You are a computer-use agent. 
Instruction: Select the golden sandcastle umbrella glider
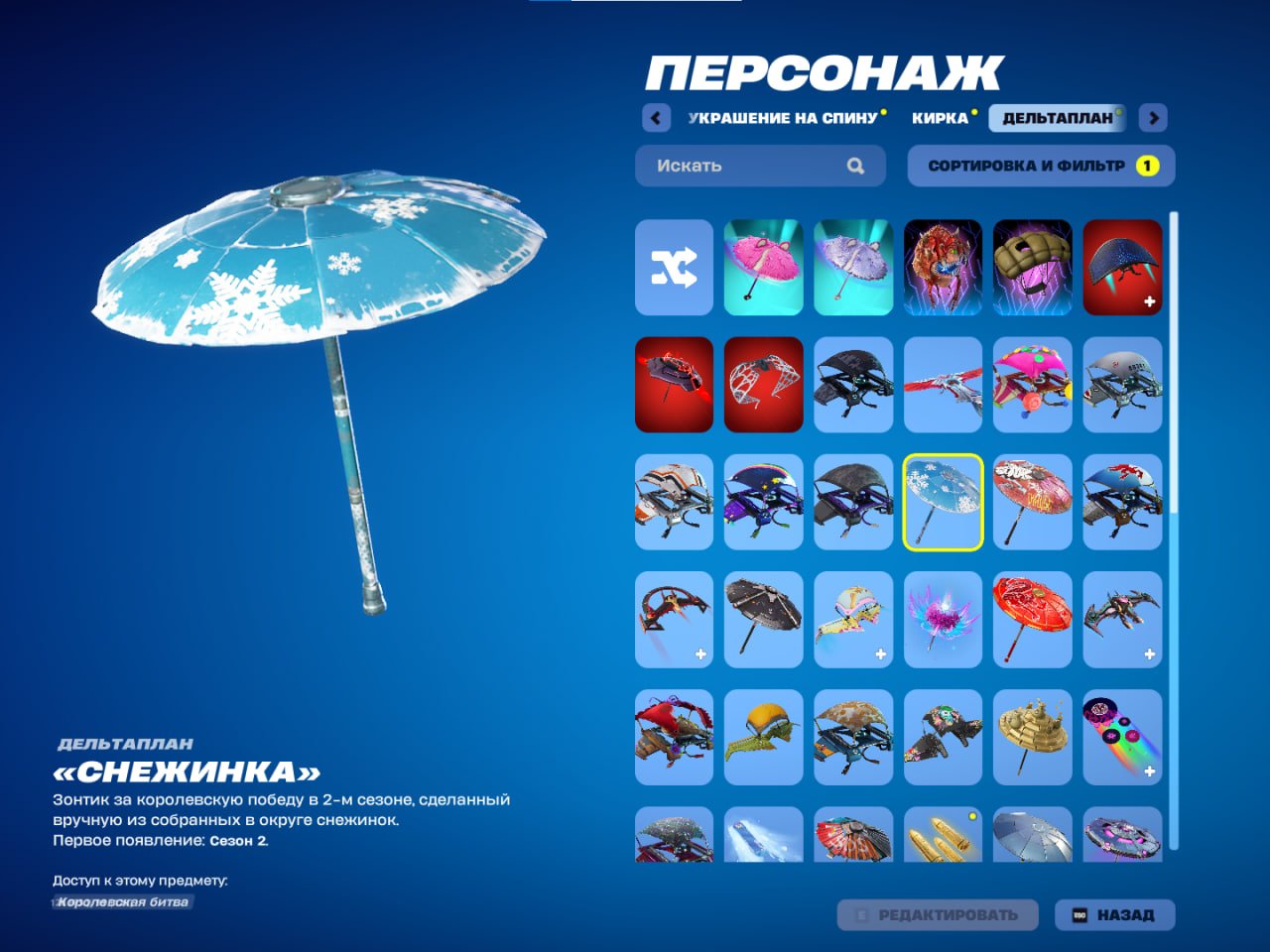pos(1033,738)
